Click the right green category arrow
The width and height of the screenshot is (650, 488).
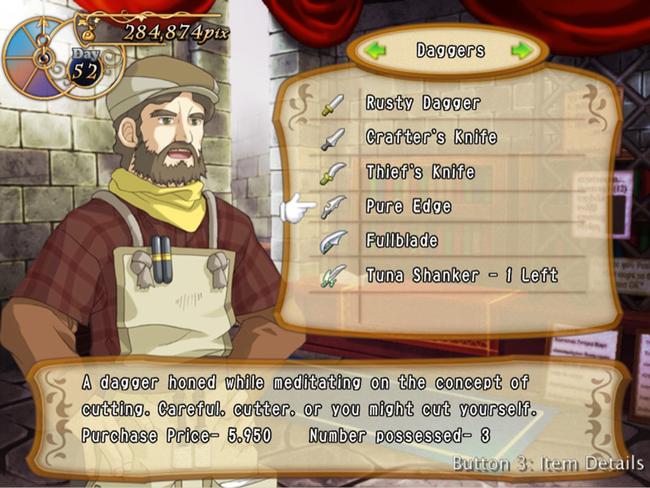(x=521, y=50)
